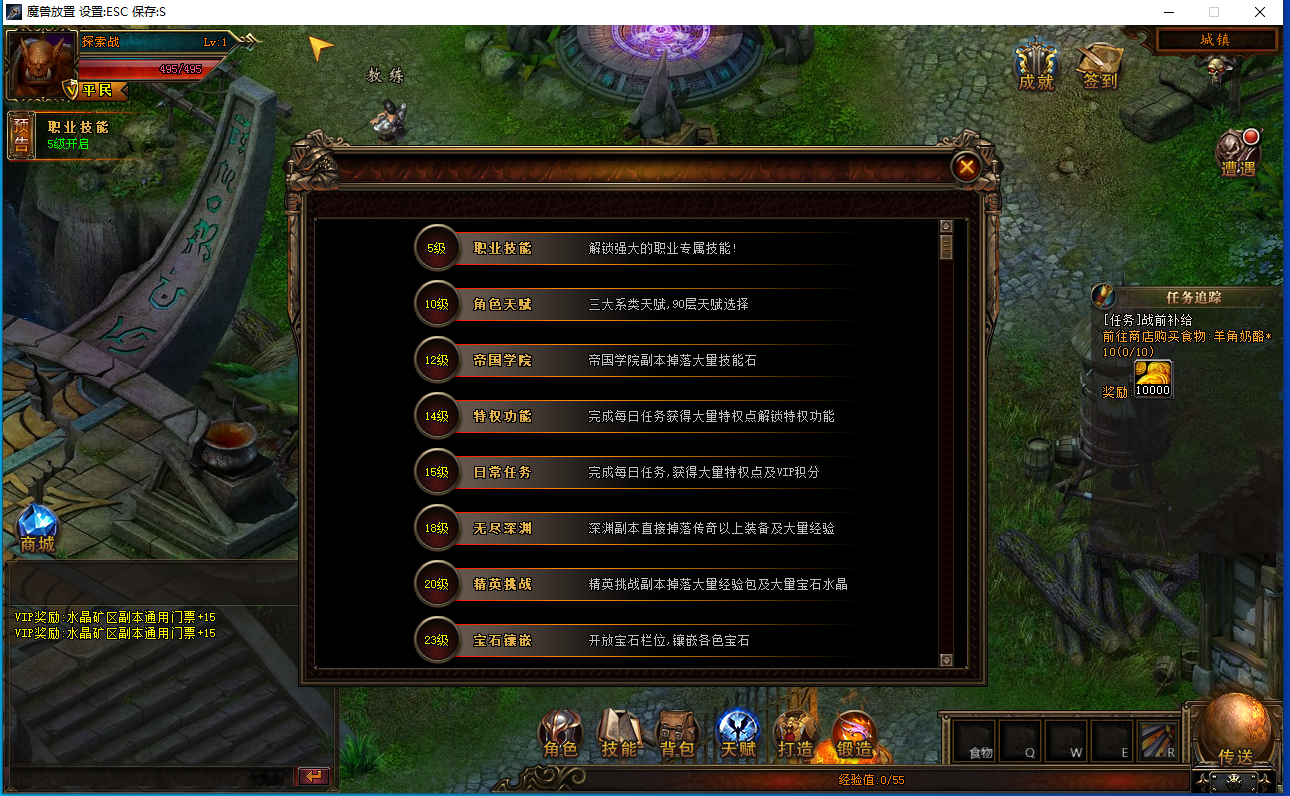Open the 锻造 forging menu

coord(855,734)
